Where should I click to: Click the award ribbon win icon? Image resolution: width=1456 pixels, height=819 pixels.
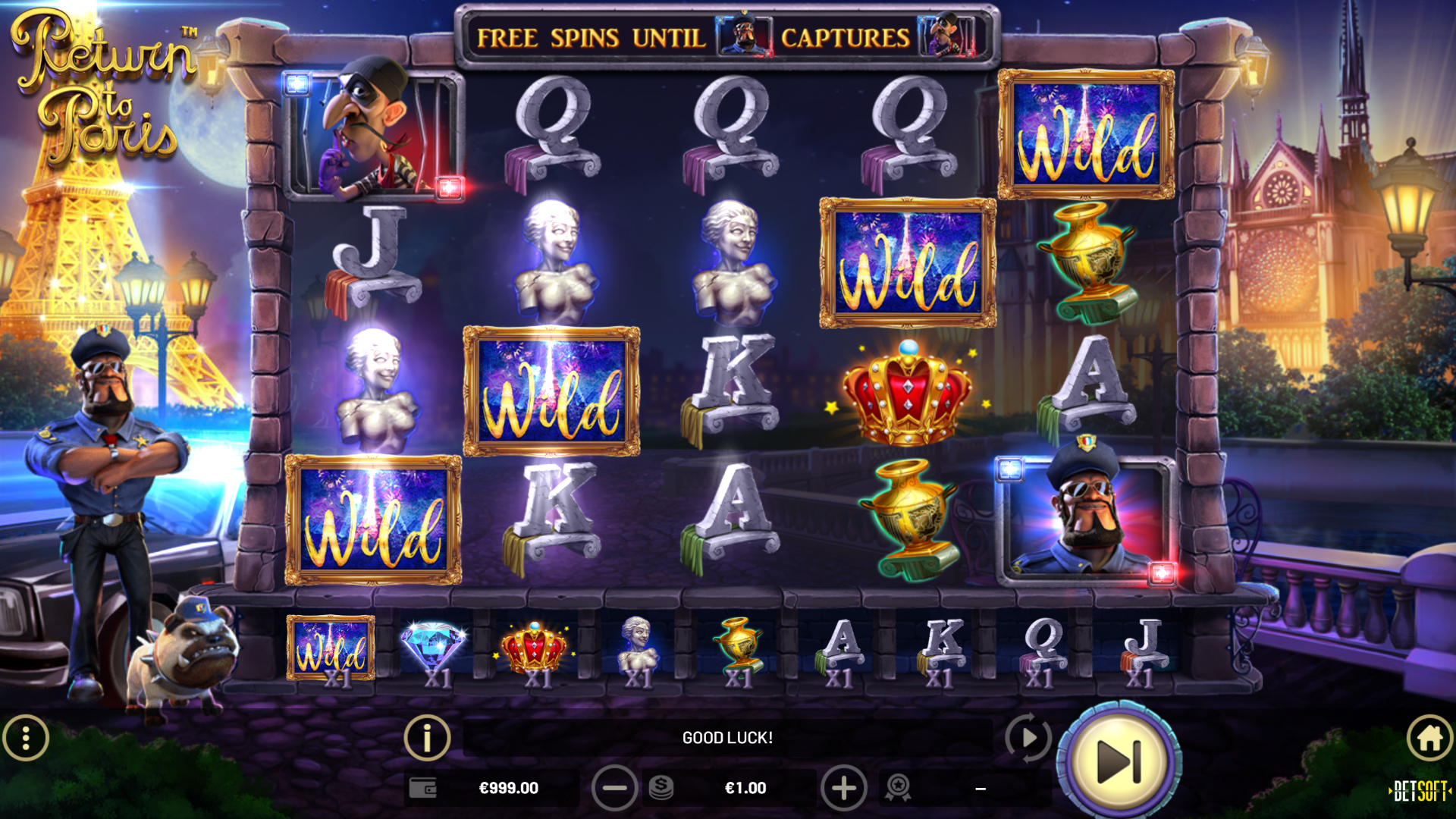(898, 789)
